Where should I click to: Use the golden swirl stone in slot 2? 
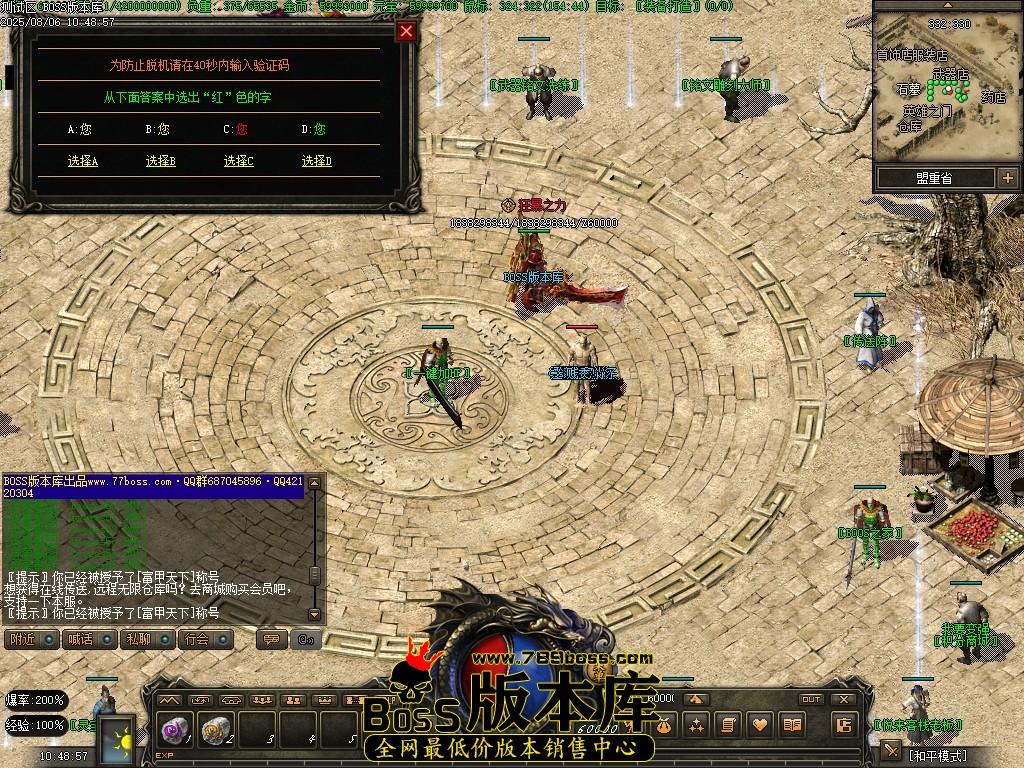(x=215, y=732)
